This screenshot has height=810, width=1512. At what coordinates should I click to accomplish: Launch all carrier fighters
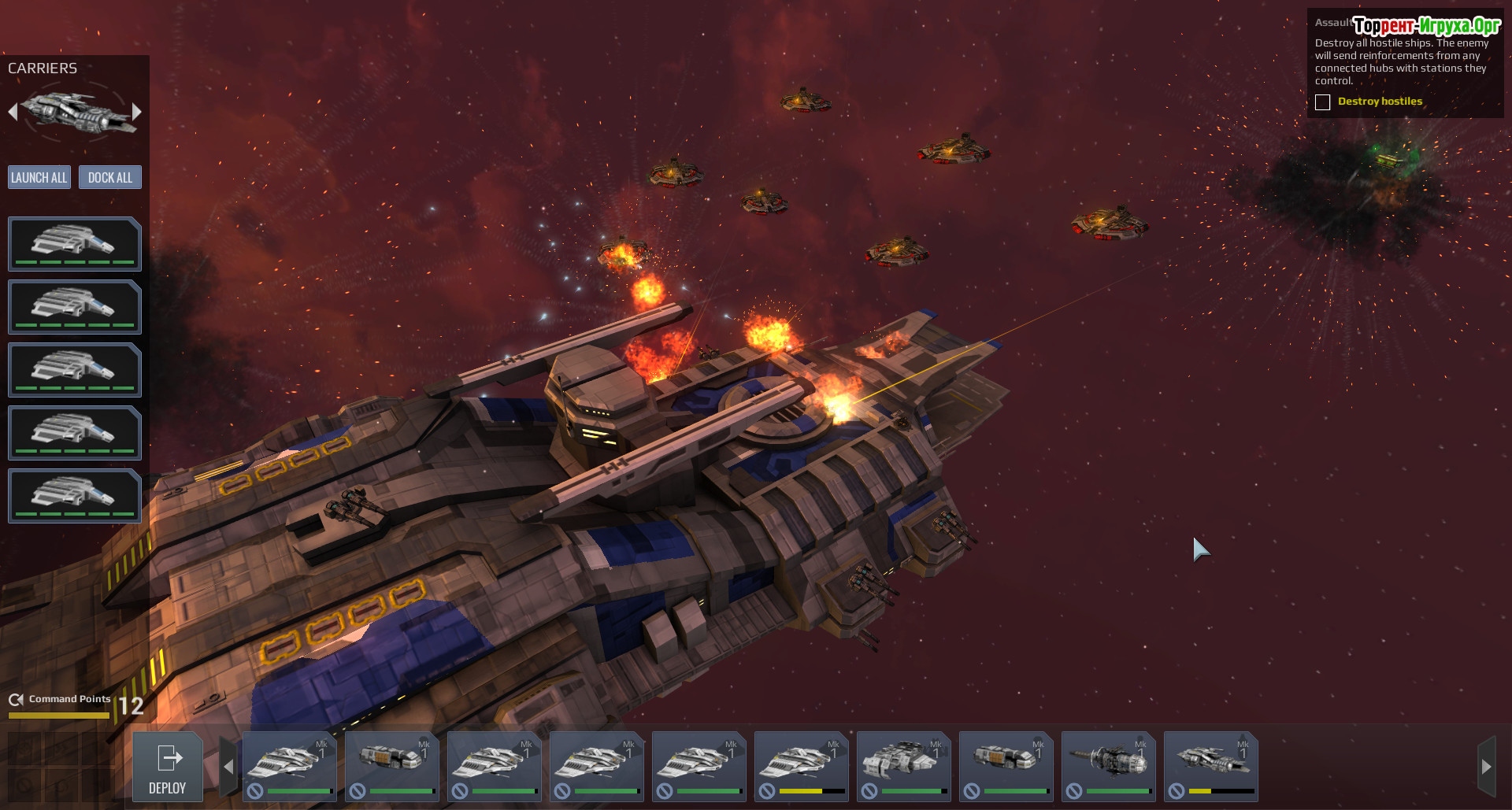pyautogui.click(x=39, y=177)
